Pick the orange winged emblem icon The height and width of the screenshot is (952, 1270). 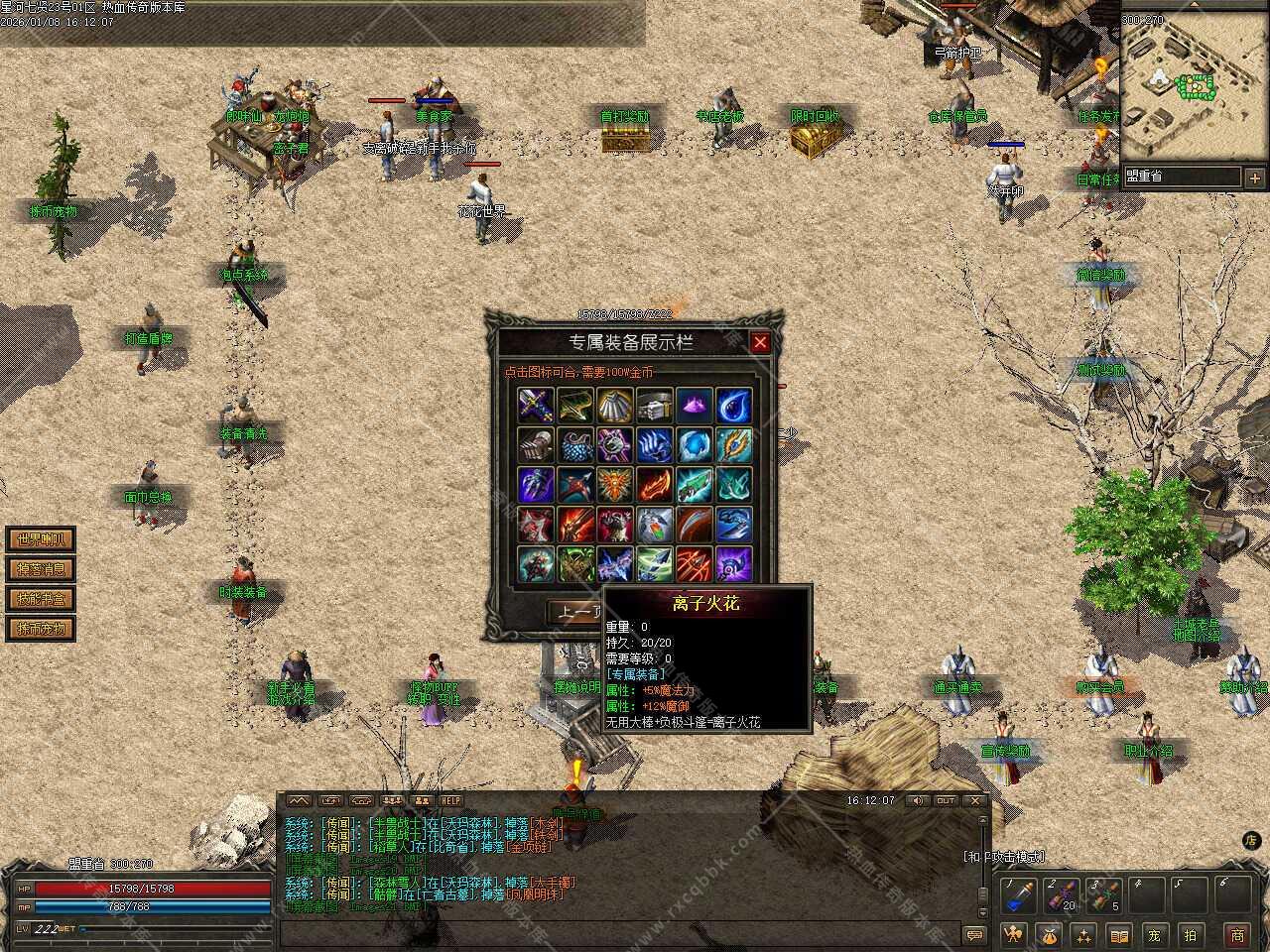click(614, 484)
